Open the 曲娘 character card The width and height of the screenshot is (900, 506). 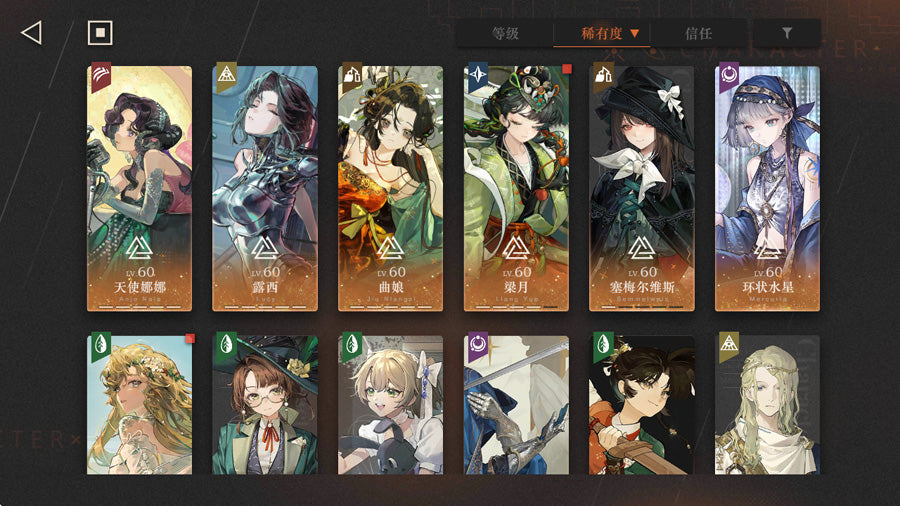pyautogui.click(x=391, y=188)
